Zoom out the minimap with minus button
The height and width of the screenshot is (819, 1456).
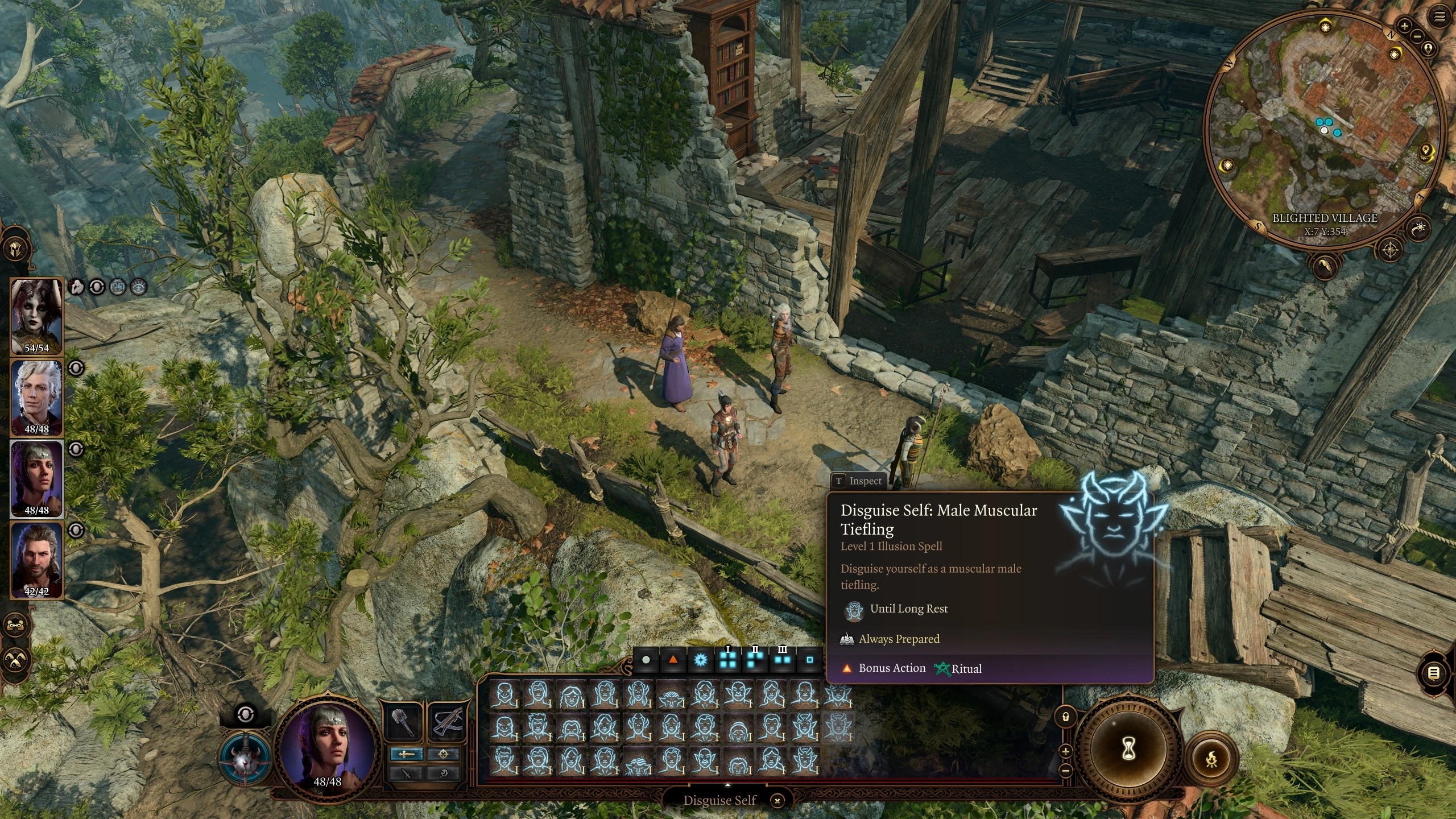[x=1417, y=37]
